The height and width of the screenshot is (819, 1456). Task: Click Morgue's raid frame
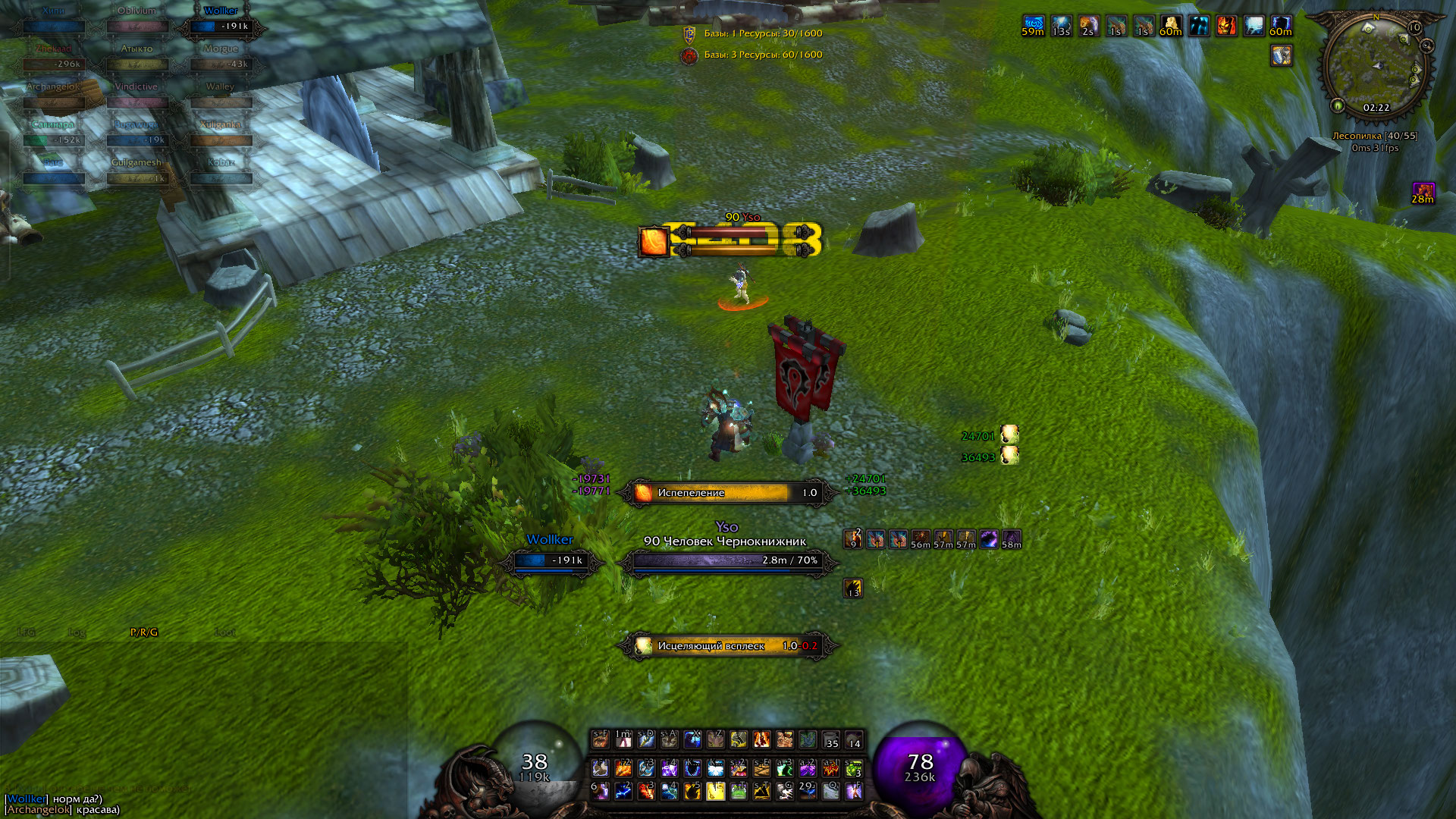coord(221,64)
